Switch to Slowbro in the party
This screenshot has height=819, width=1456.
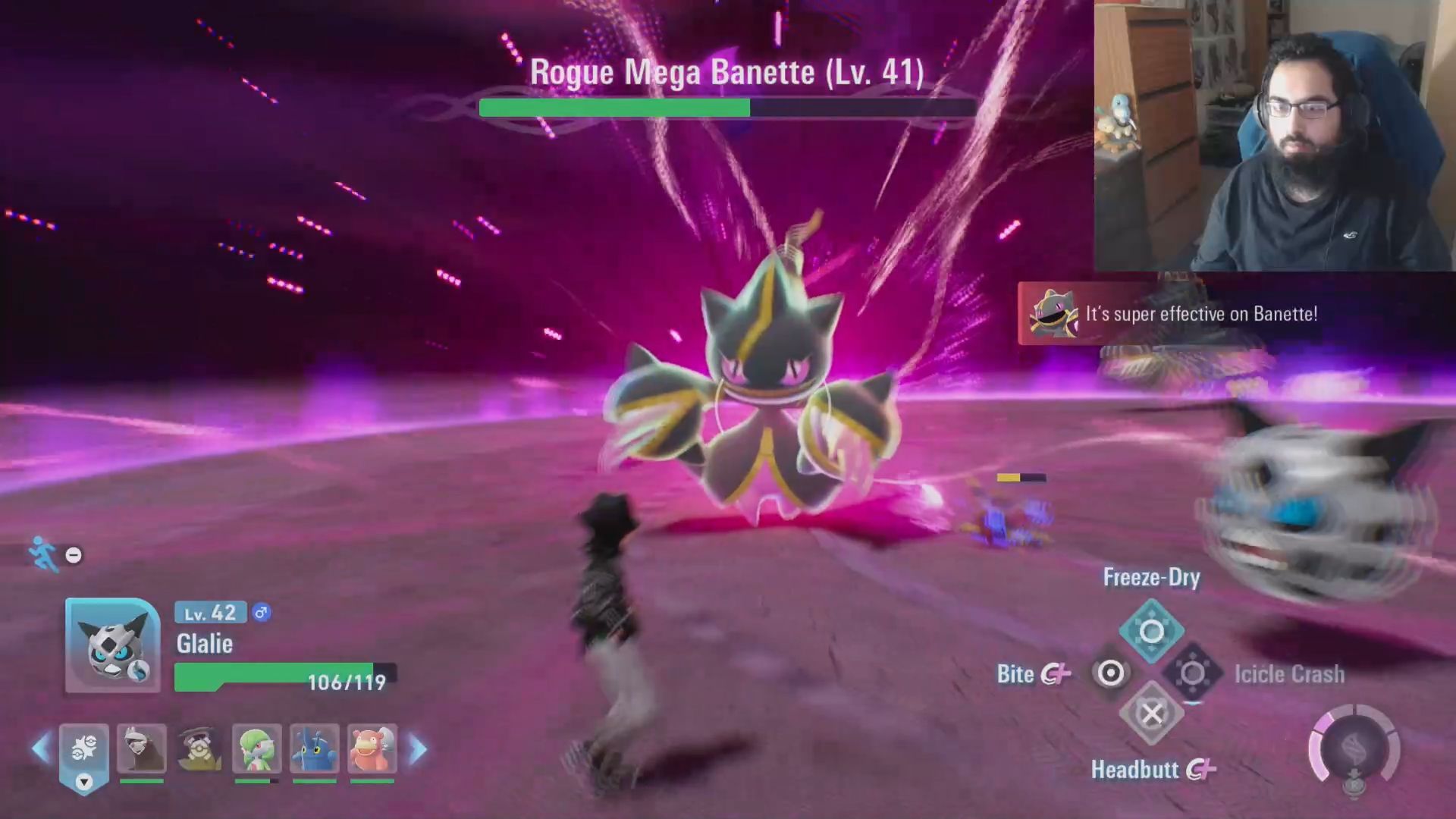(372, 749)
